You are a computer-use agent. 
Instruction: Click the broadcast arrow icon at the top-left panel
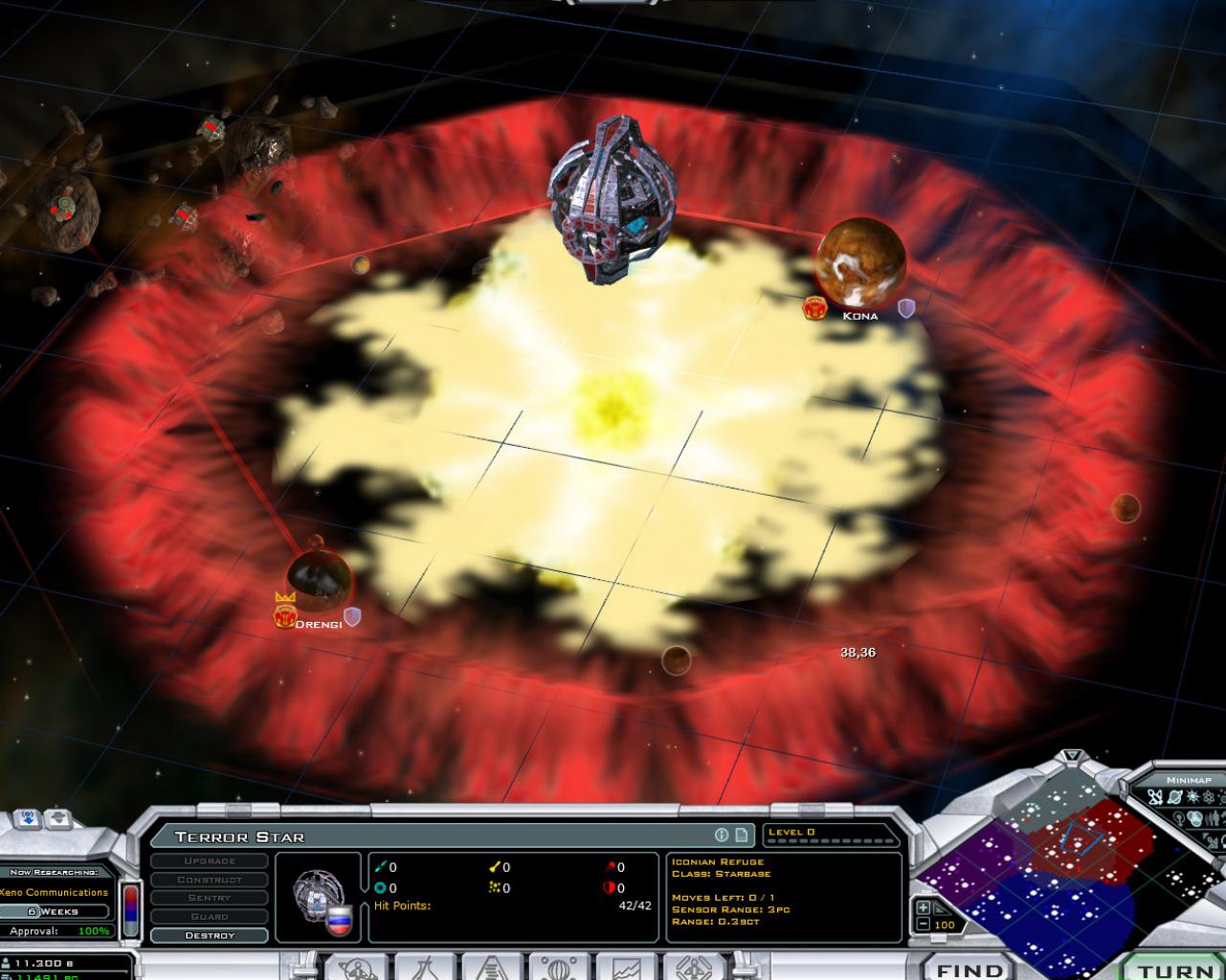click(x=26, y=819)
